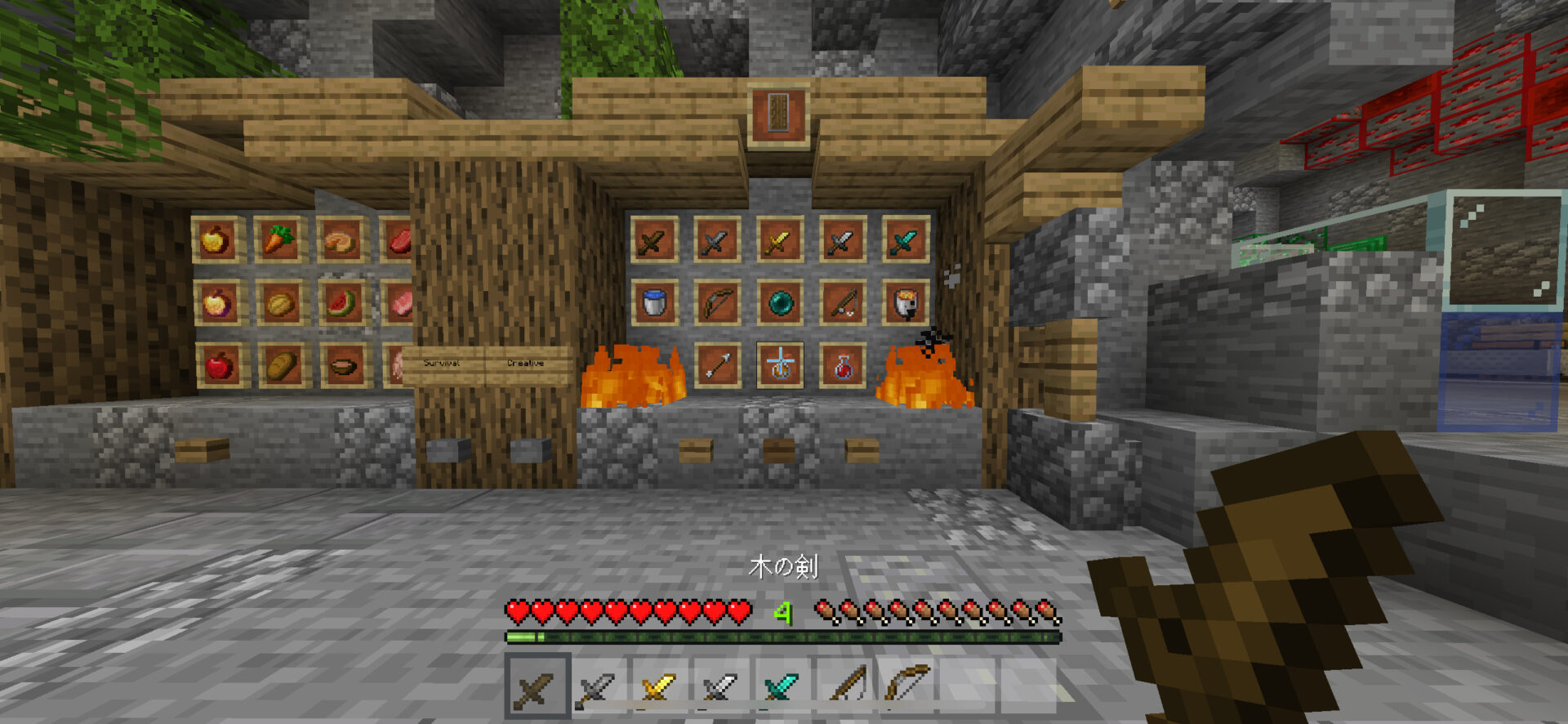1568x724 pixels.
Task: Select the fishing rod hotbar slot
Action: [x=844, y=687]
